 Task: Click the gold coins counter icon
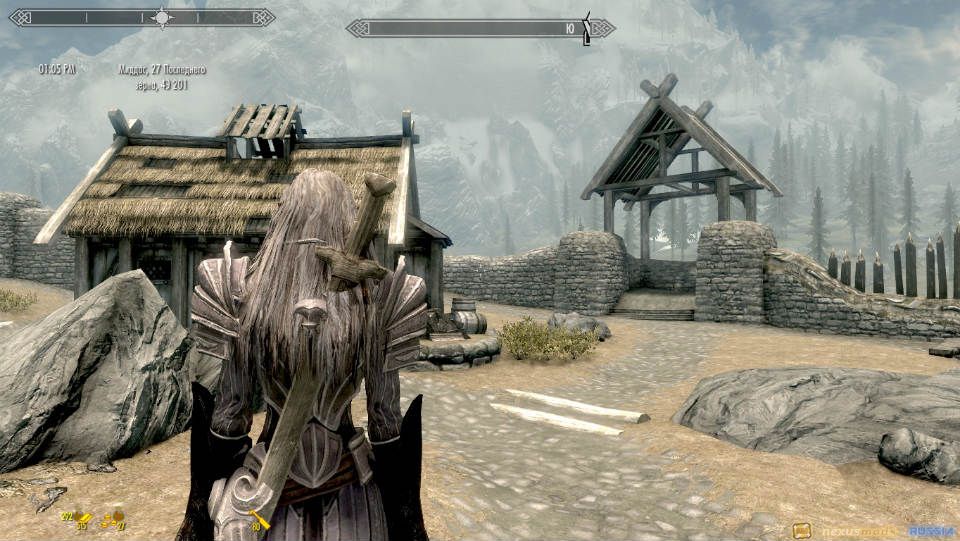(x=113, y=518)
